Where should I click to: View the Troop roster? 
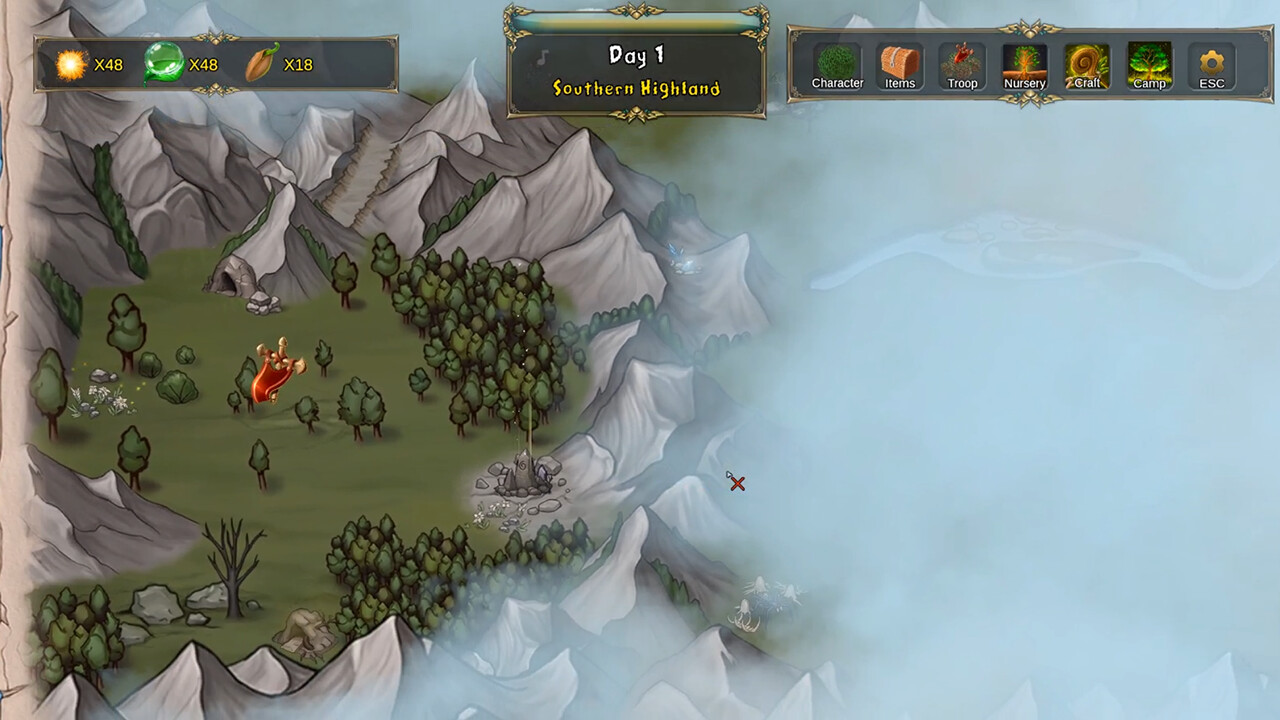961,63
